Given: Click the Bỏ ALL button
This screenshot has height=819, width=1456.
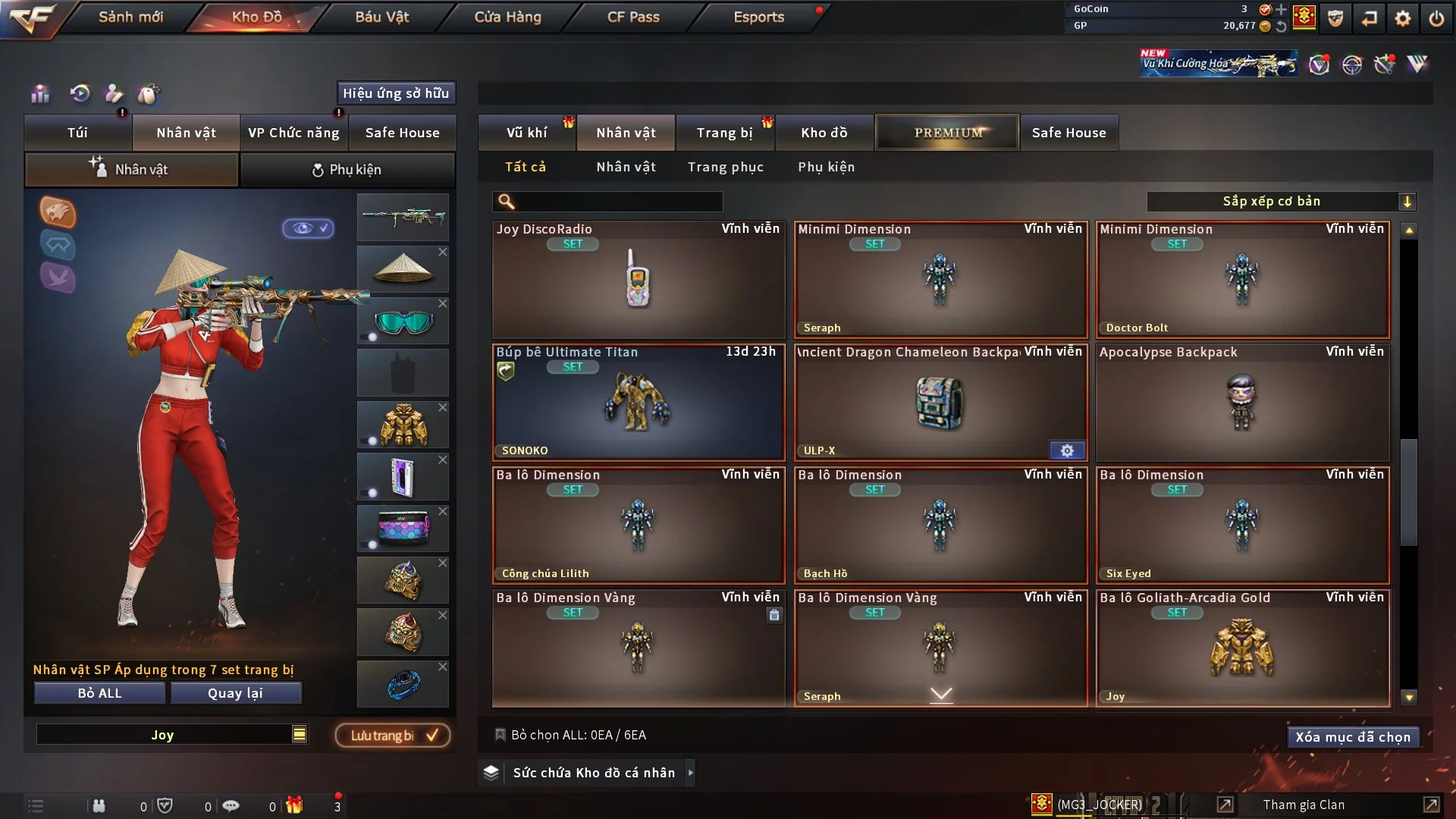Looking at the screenshot, I should [99, 693].
